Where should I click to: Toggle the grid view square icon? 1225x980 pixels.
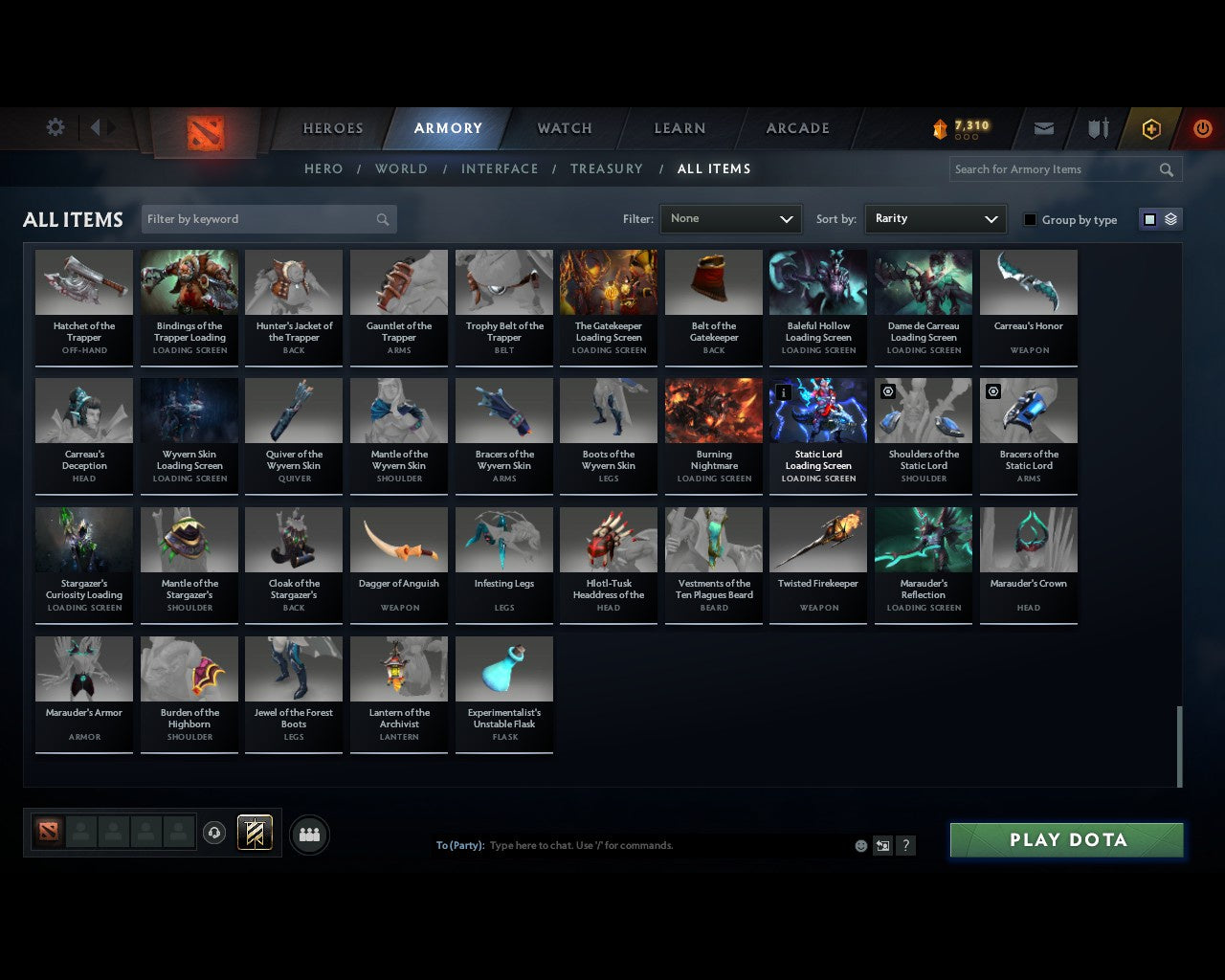click(x=1149, y=218)
